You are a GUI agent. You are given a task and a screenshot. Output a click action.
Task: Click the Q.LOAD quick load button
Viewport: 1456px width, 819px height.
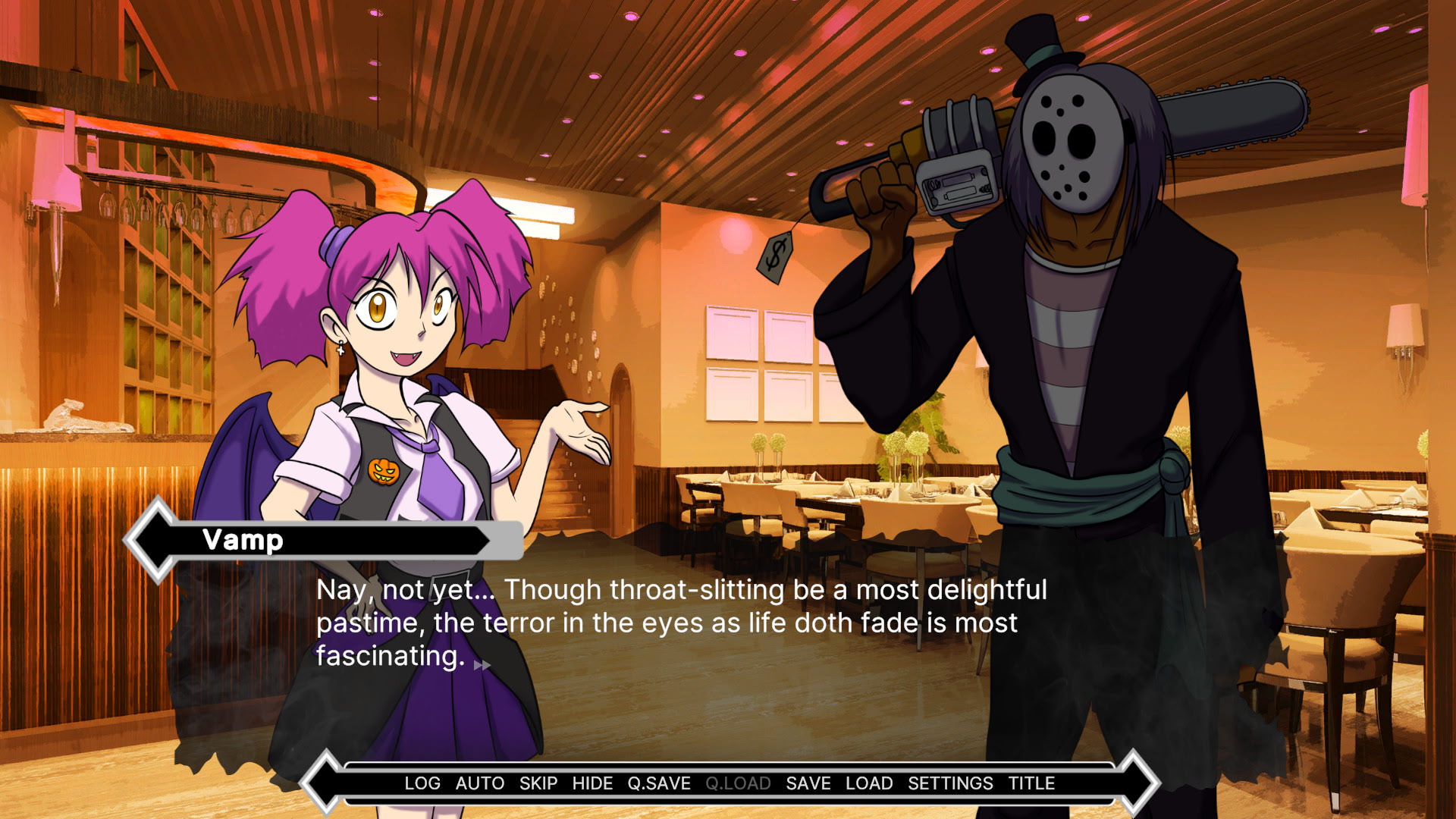(x=738, y=783)
